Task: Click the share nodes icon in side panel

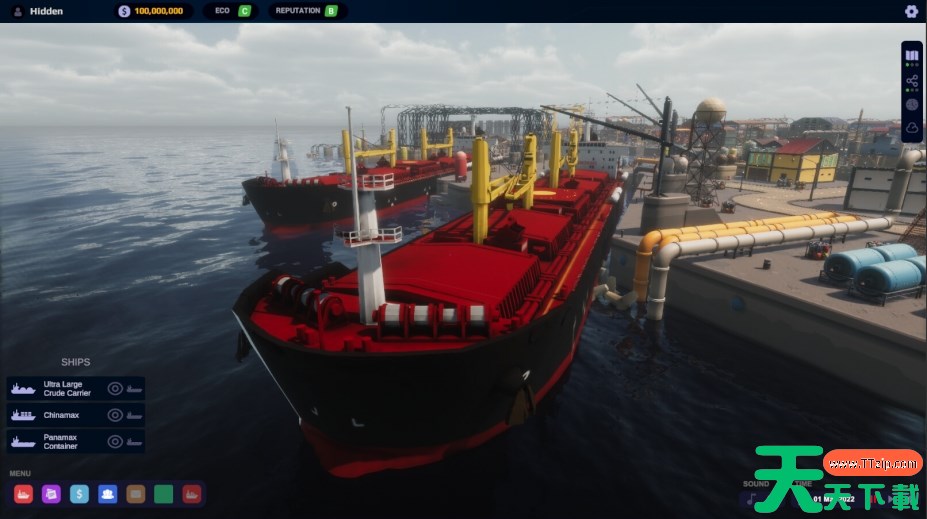Action: pos(912,80)
